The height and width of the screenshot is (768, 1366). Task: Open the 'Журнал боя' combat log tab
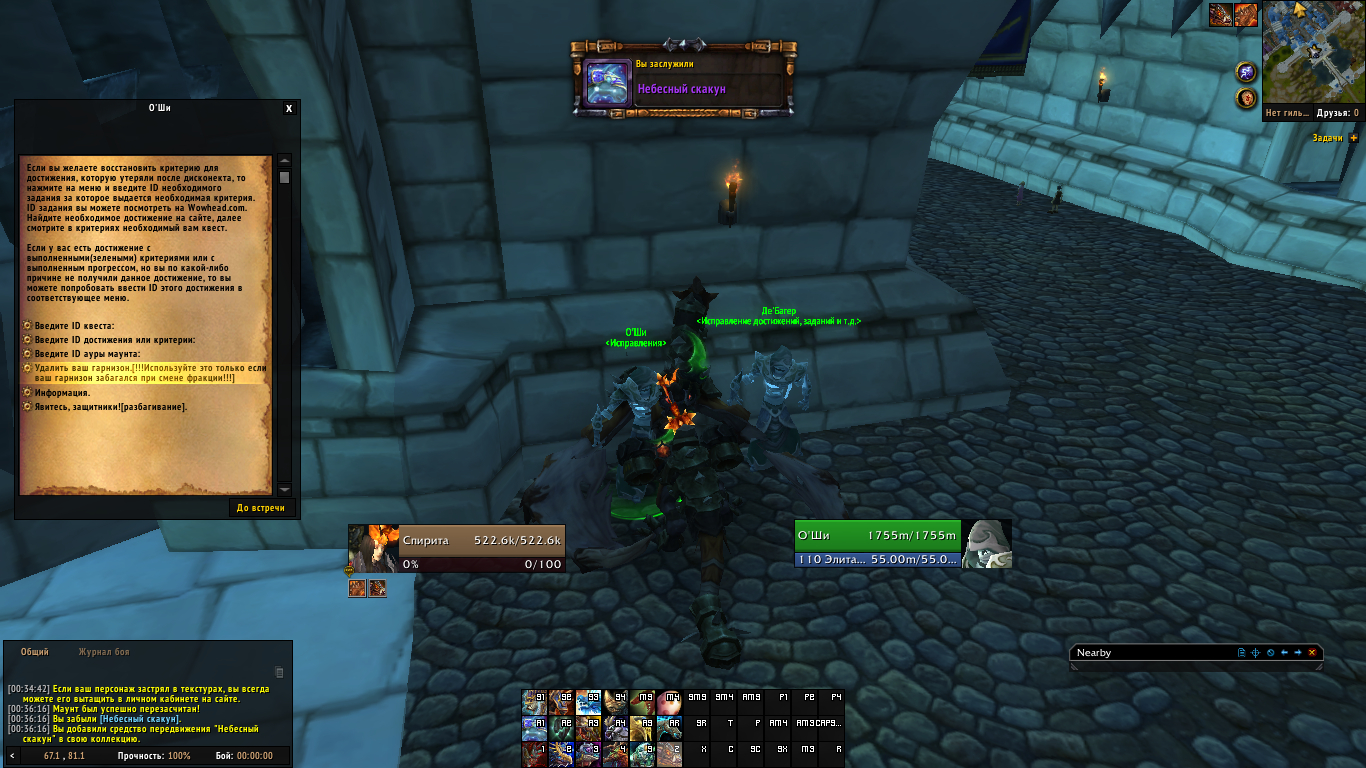104,652
